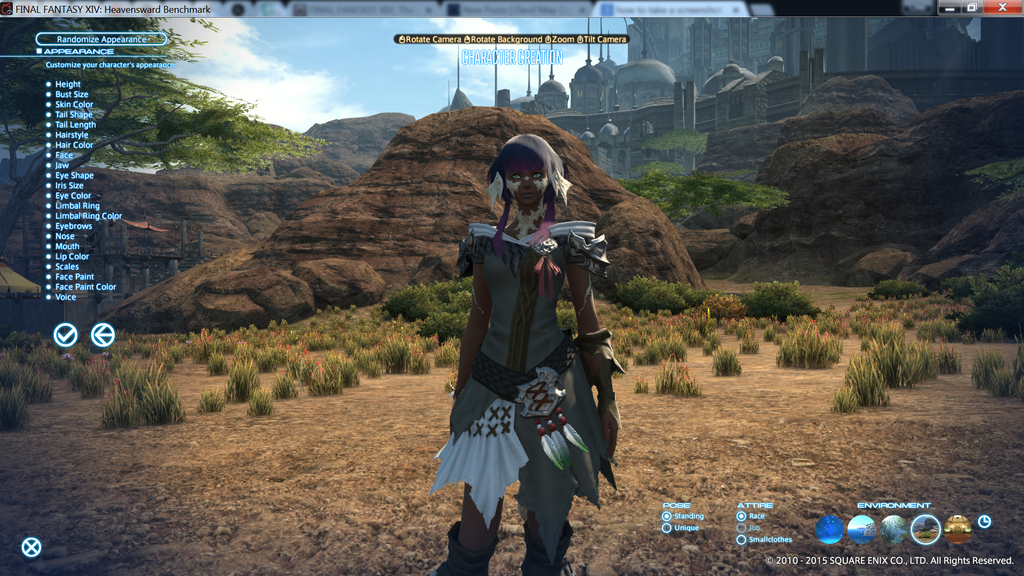This screenshot has width=1024, height=576.
Task: Select the Face Paint Color entry
Action: 85,287
